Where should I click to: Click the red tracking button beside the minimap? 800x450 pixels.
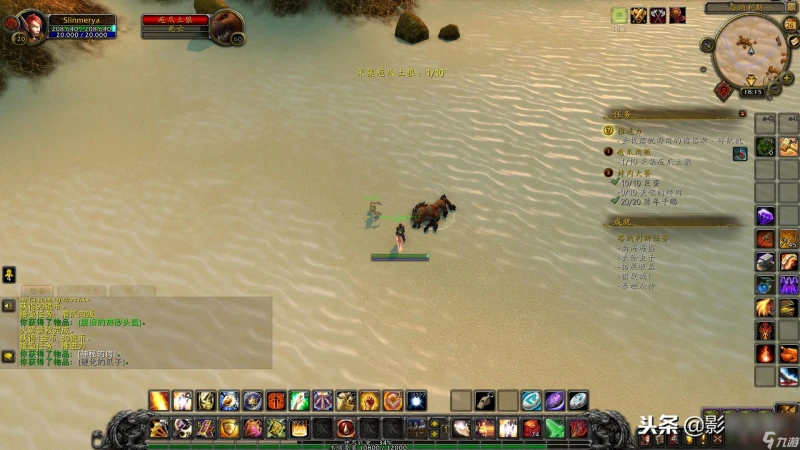(x=722, y=89)
